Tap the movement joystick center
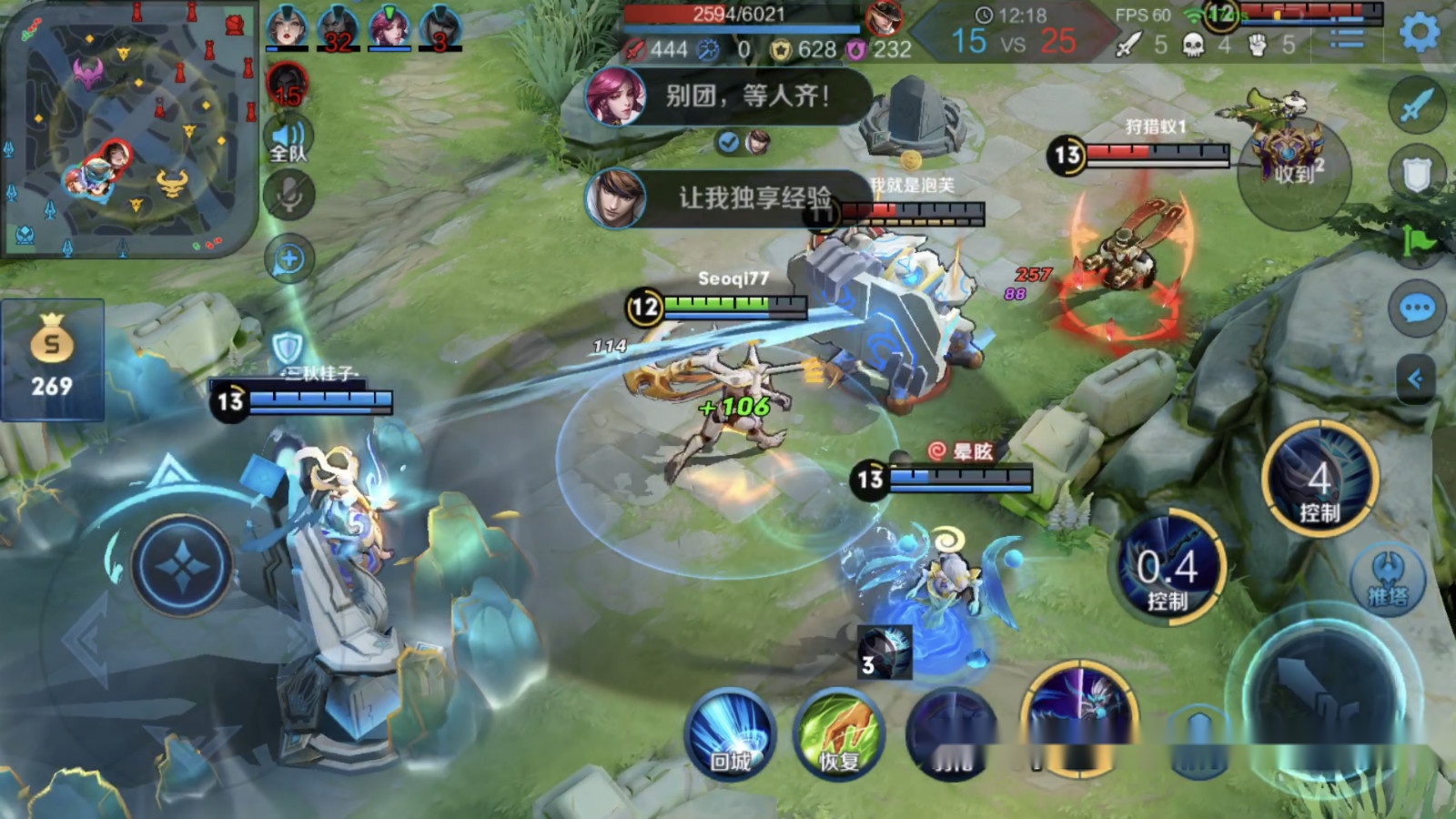This screenshot has height=819, width=1456. pos(182,566)
